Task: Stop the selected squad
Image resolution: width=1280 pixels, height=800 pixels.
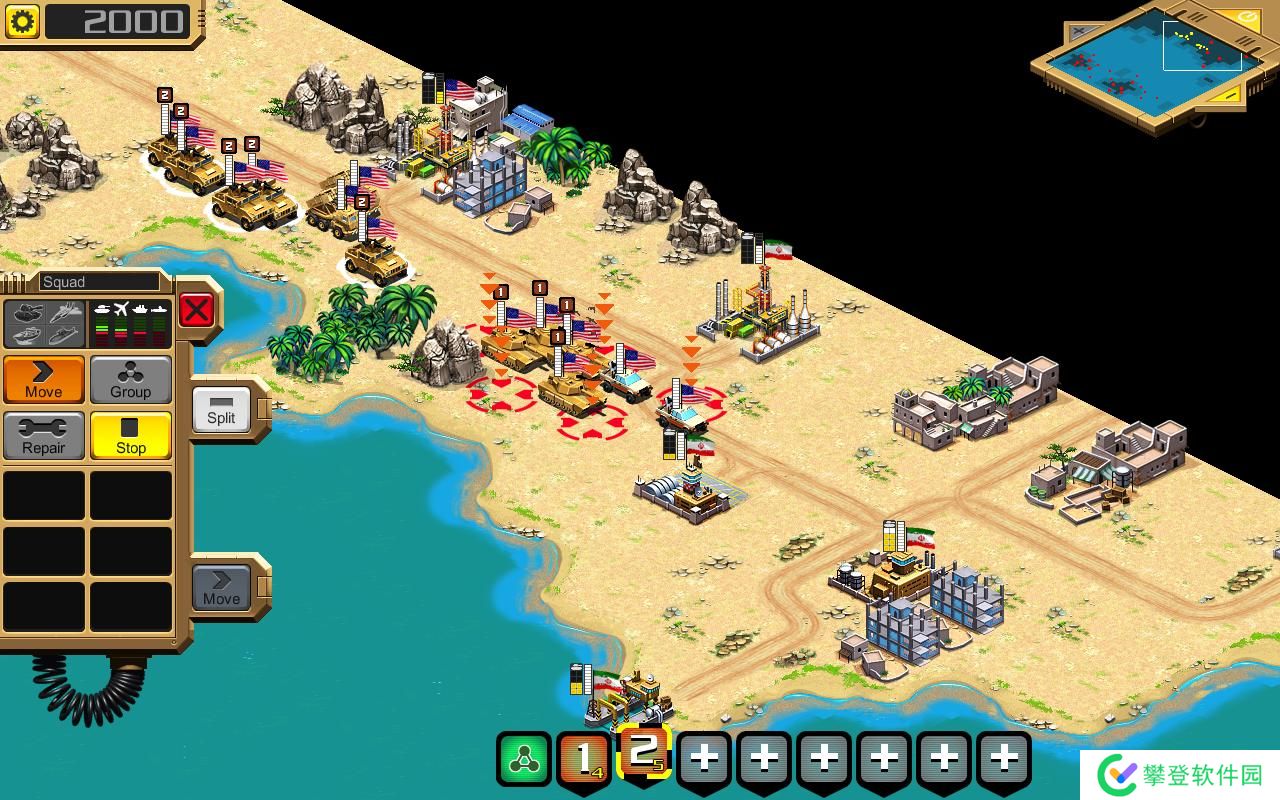Action: tap(131, 435)
